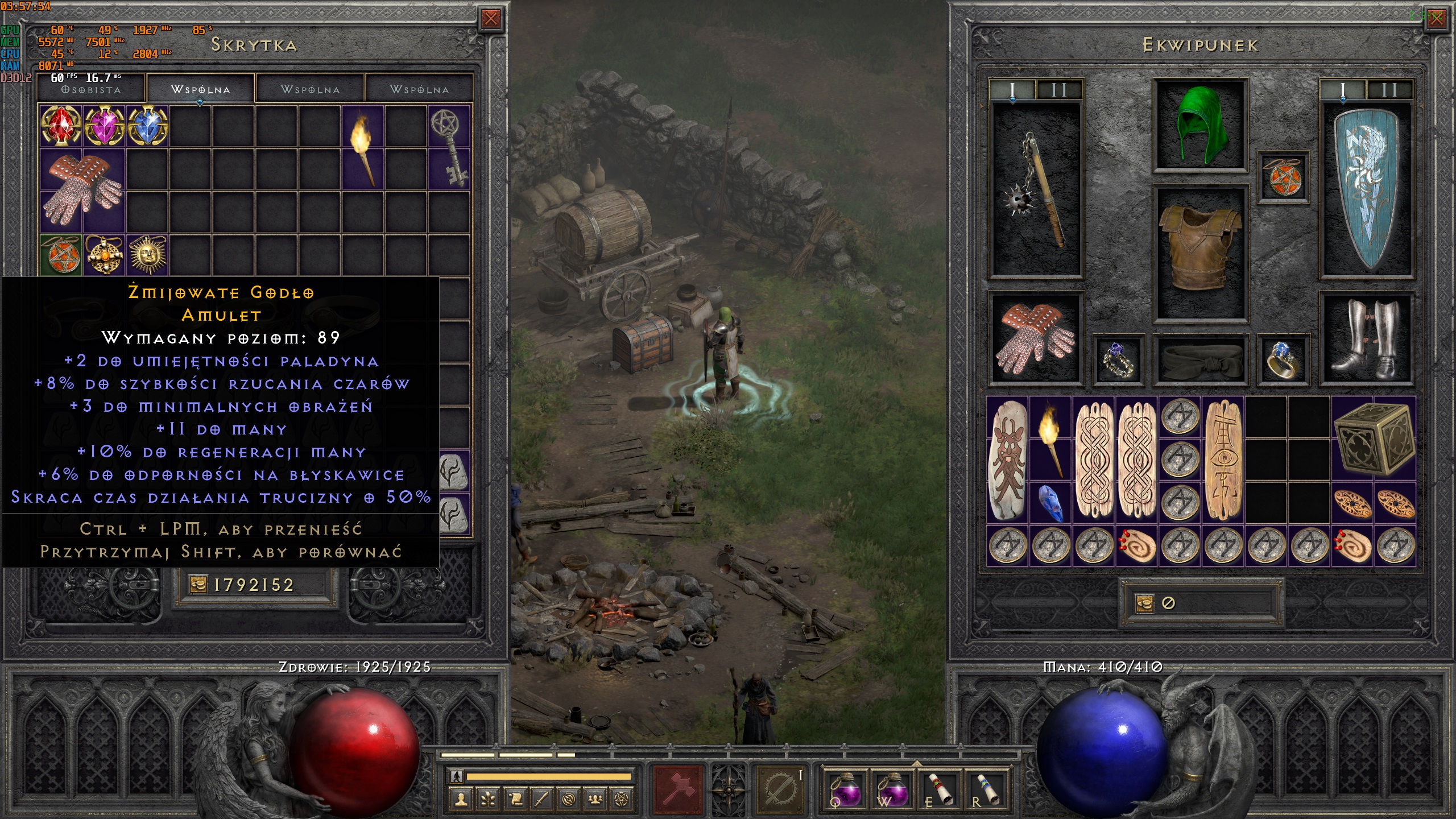Click the stash gold withdraw button

[198, 585]
